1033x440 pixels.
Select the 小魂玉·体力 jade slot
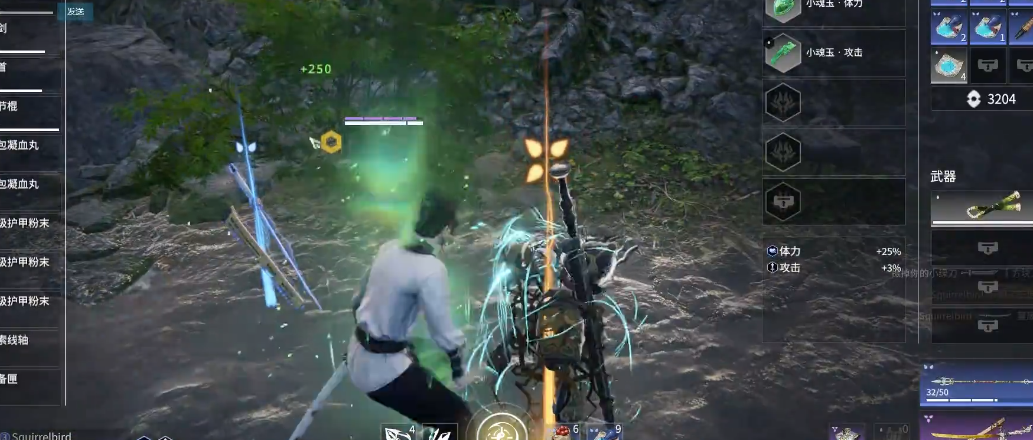click(834, 8)
